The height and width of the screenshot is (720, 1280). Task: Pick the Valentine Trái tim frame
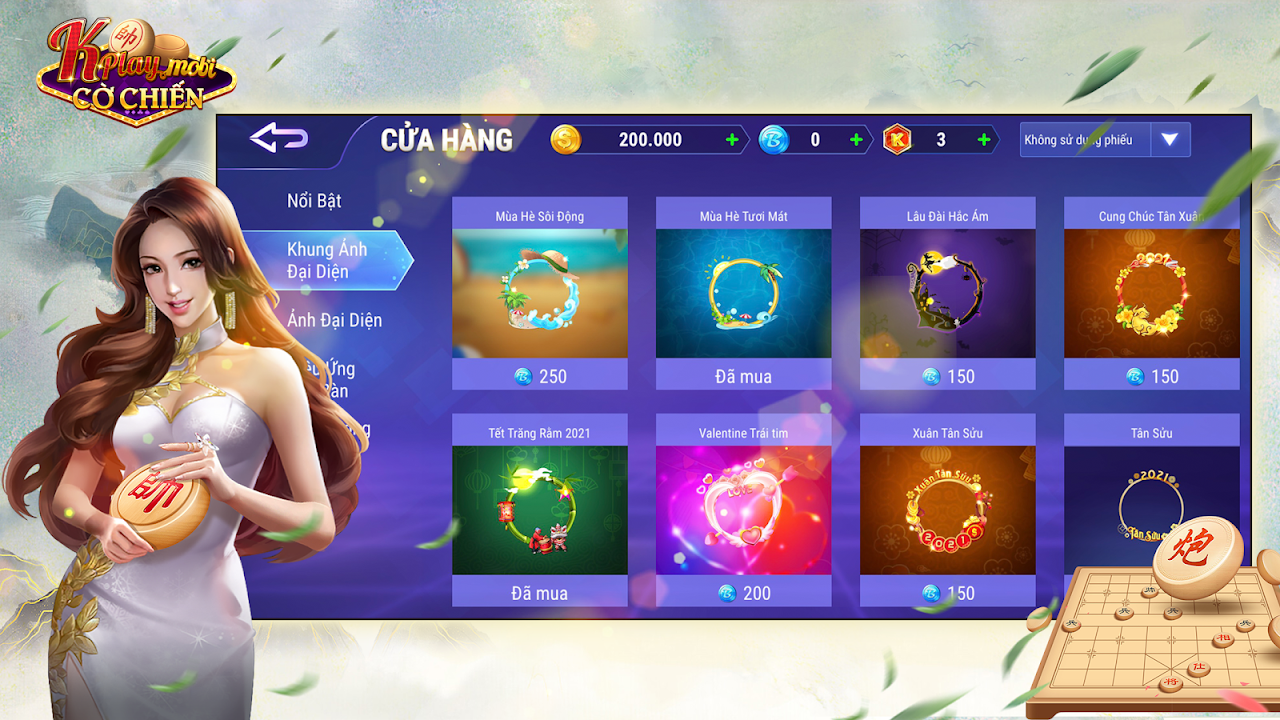tap(744, 510)
